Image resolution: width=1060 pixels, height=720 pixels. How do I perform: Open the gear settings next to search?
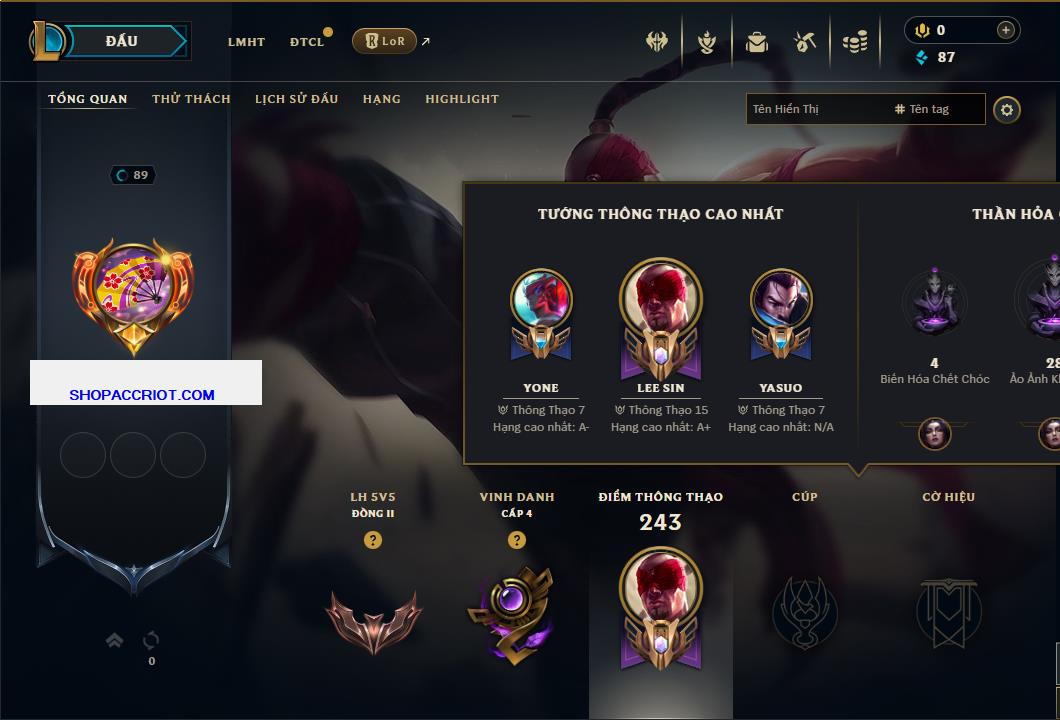coord(1007,109)
